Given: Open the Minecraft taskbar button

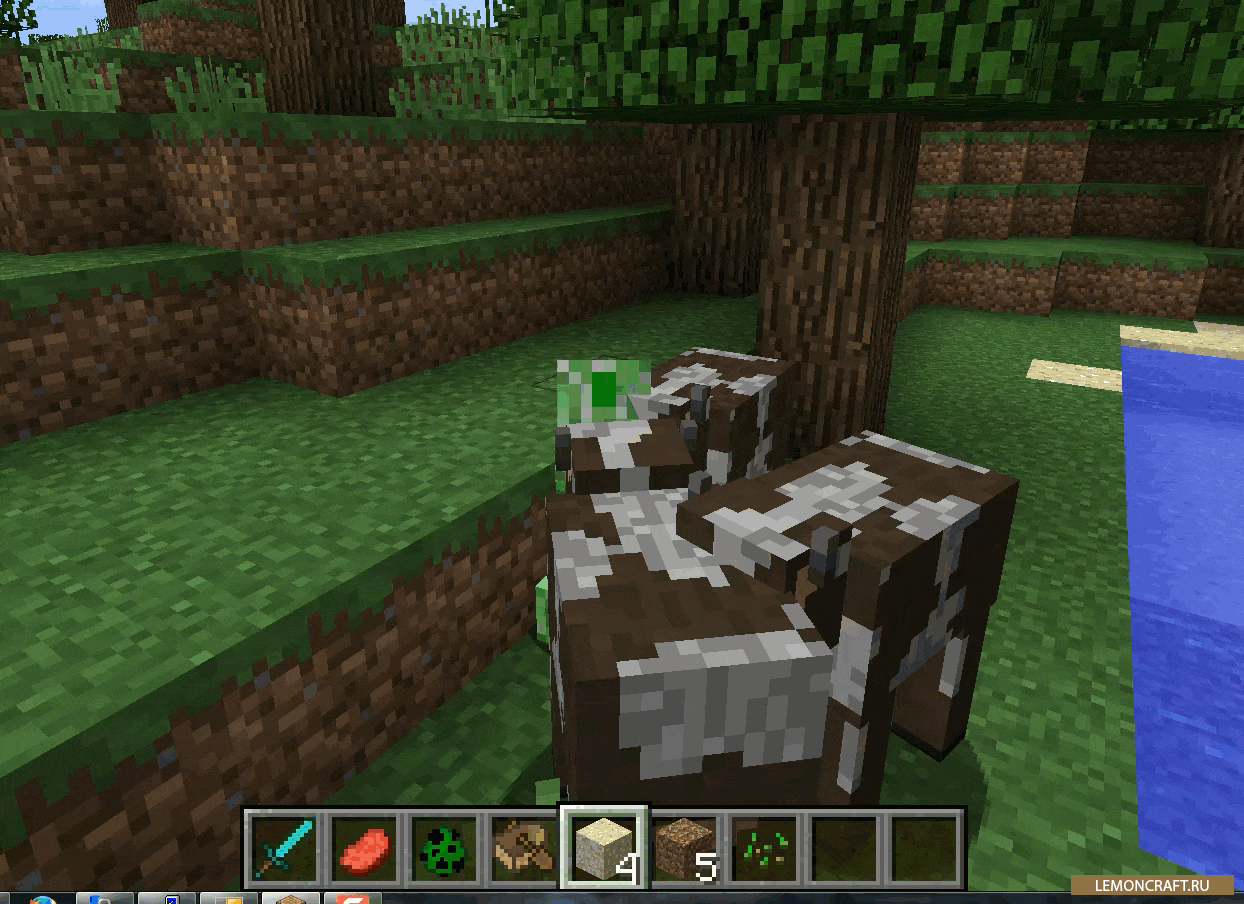Looking at the screenshot, I should pos(291,898).
